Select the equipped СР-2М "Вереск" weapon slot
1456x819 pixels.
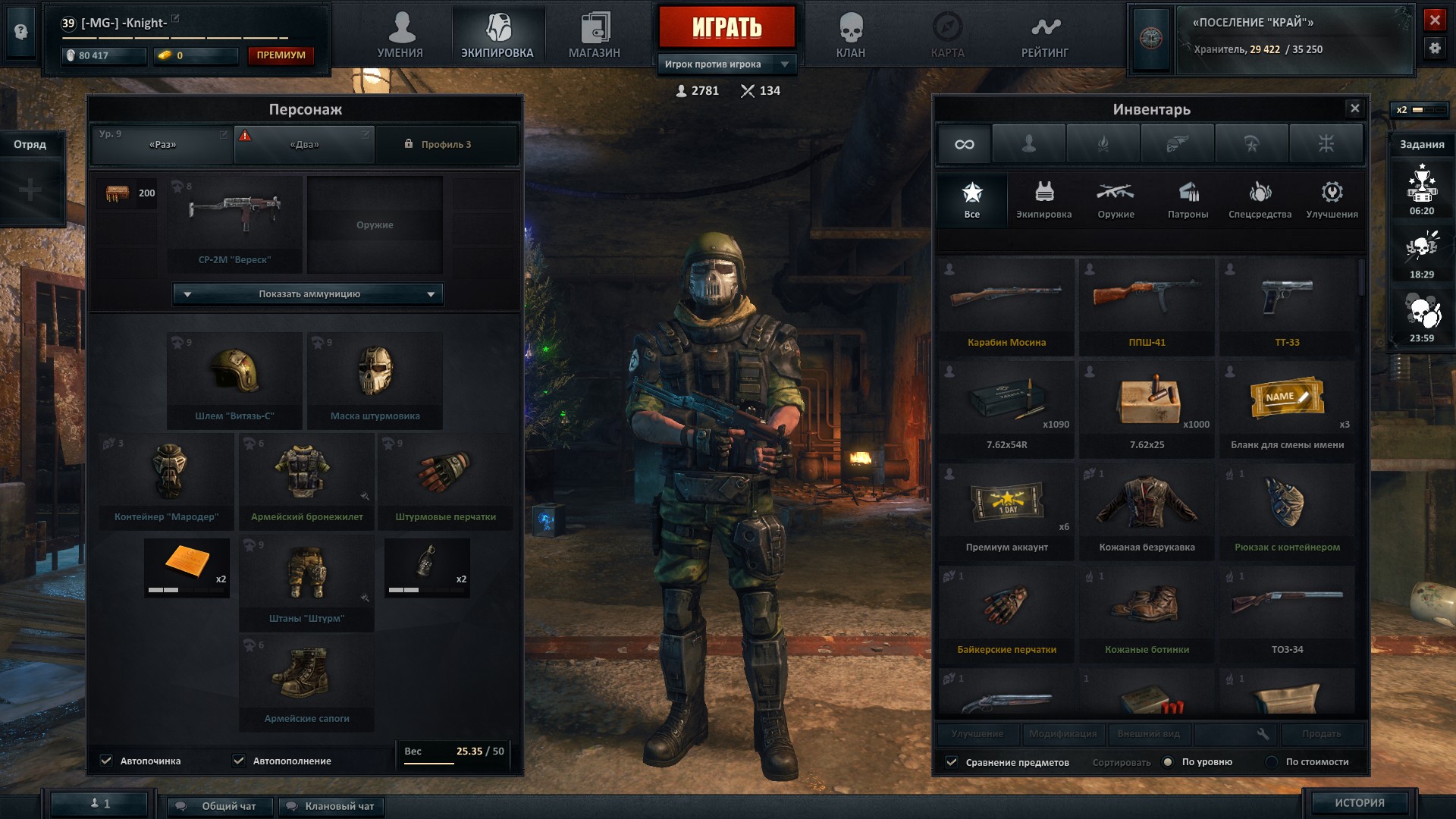coord(234,224)
